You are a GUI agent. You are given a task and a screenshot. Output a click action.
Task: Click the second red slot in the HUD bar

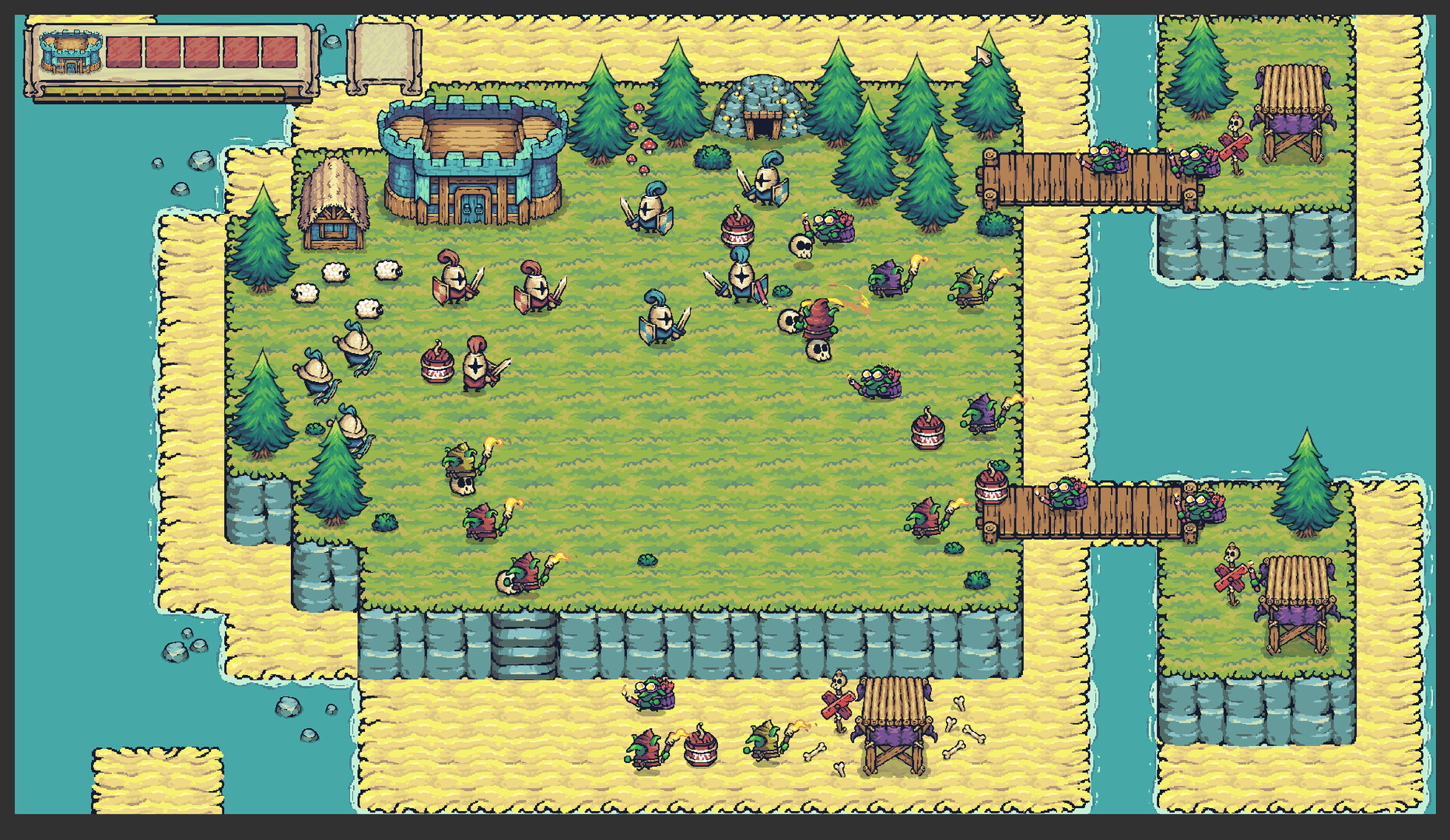pyautogui.click(x=161, y=51)
